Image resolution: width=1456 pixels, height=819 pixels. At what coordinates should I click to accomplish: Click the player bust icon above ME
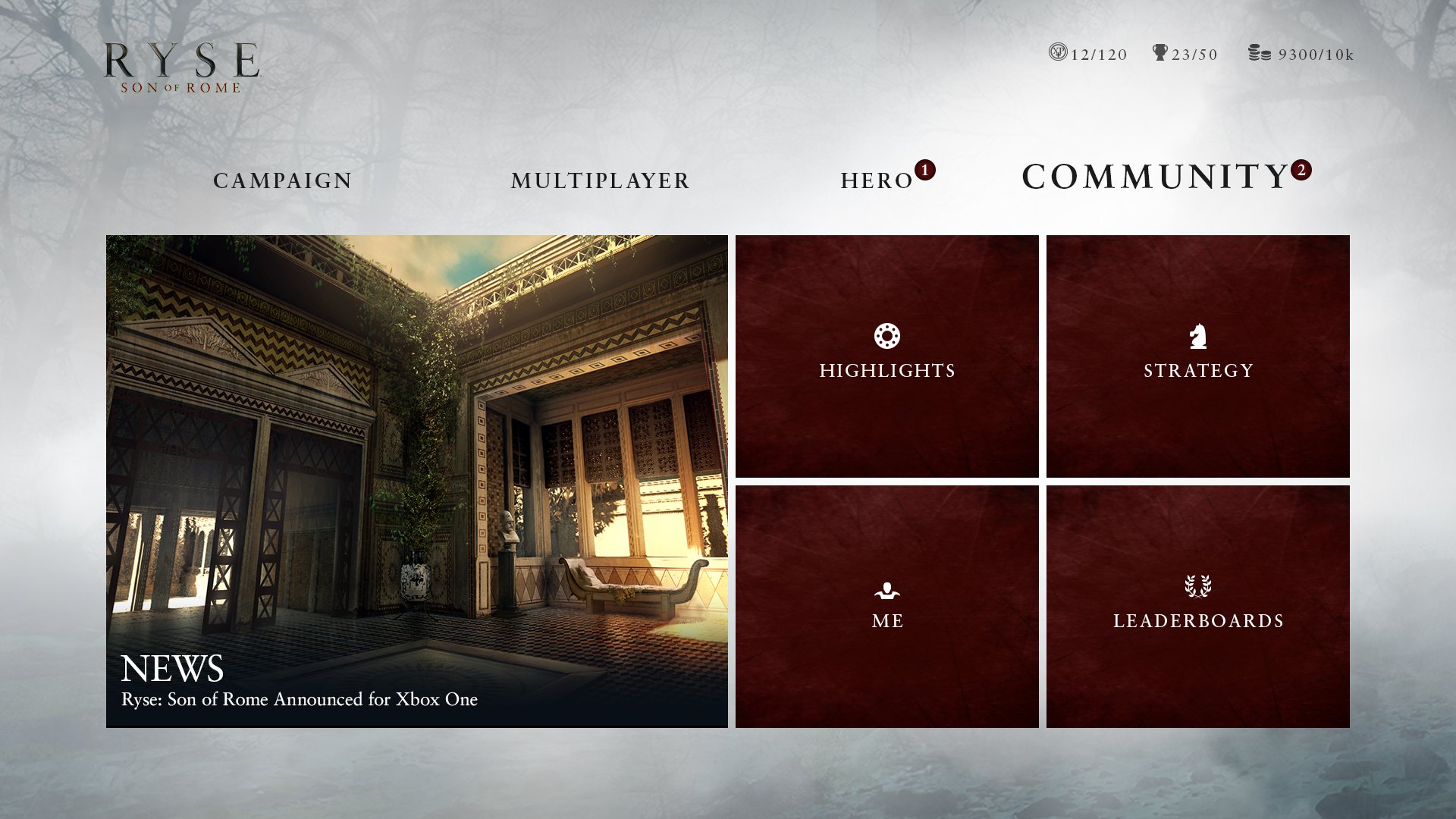coord(887,590)
